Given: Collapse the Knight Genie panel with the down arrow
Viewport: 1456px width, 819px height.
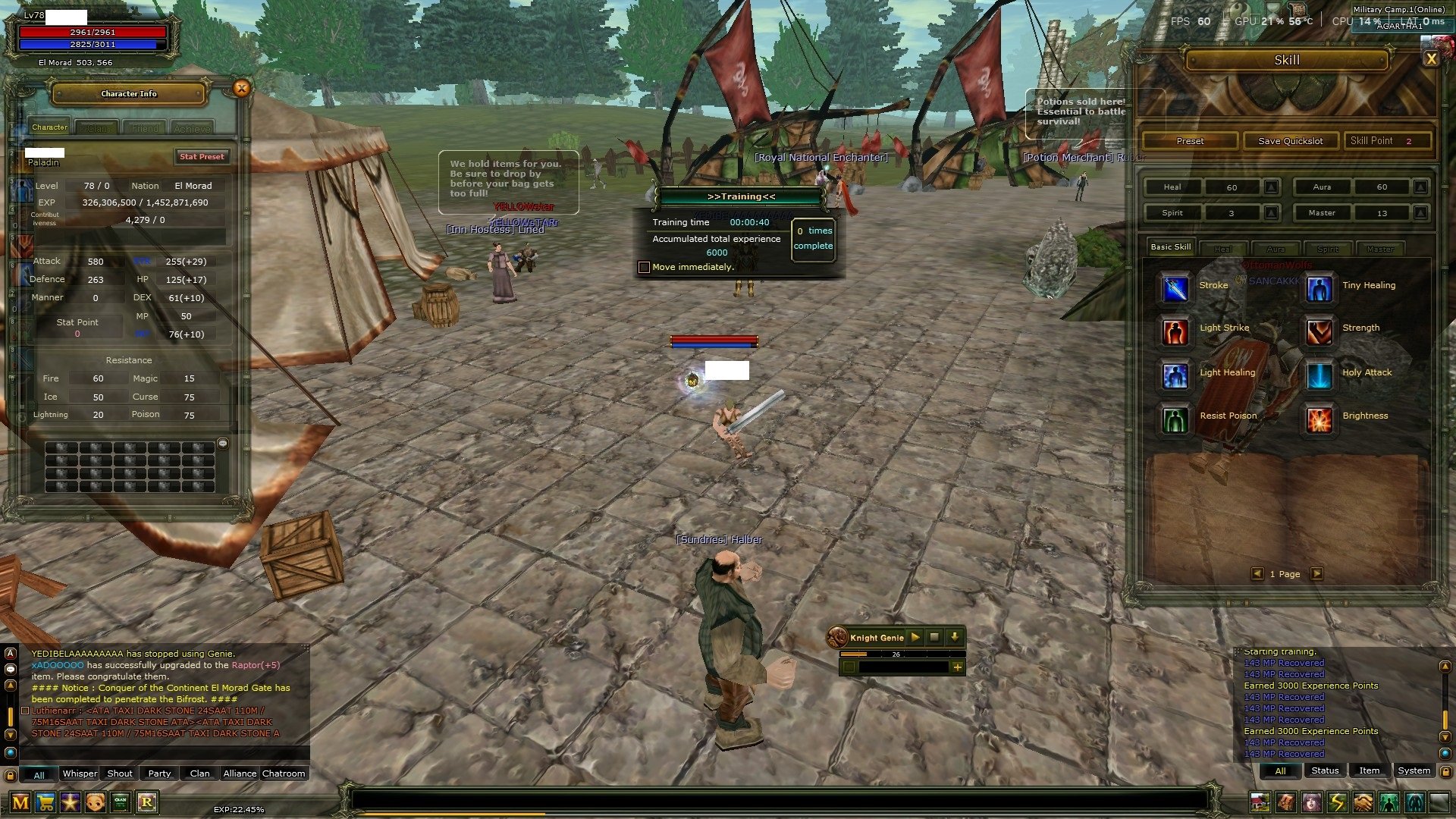Looking at the screenshot, I should pyautogui.click(x=955, y=638).
